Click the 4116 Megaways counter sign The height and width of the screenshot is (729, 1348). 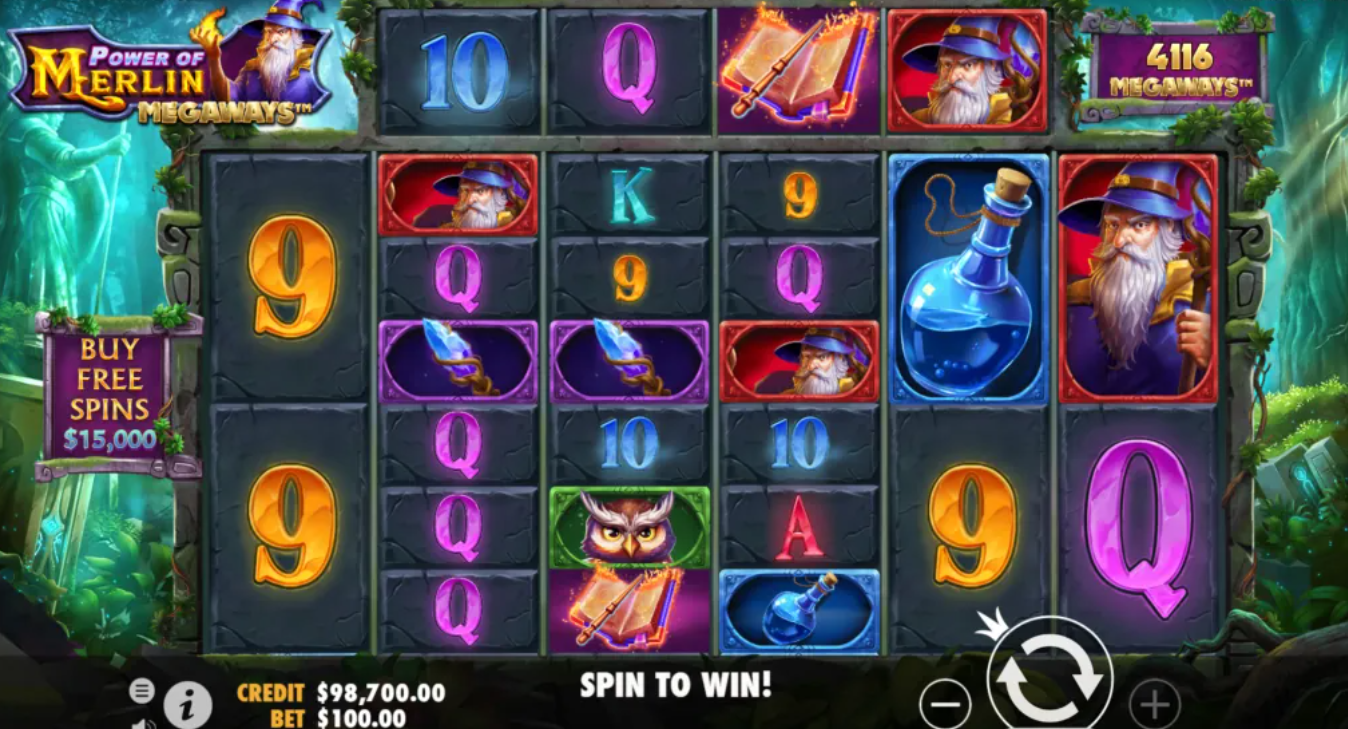1181,64
